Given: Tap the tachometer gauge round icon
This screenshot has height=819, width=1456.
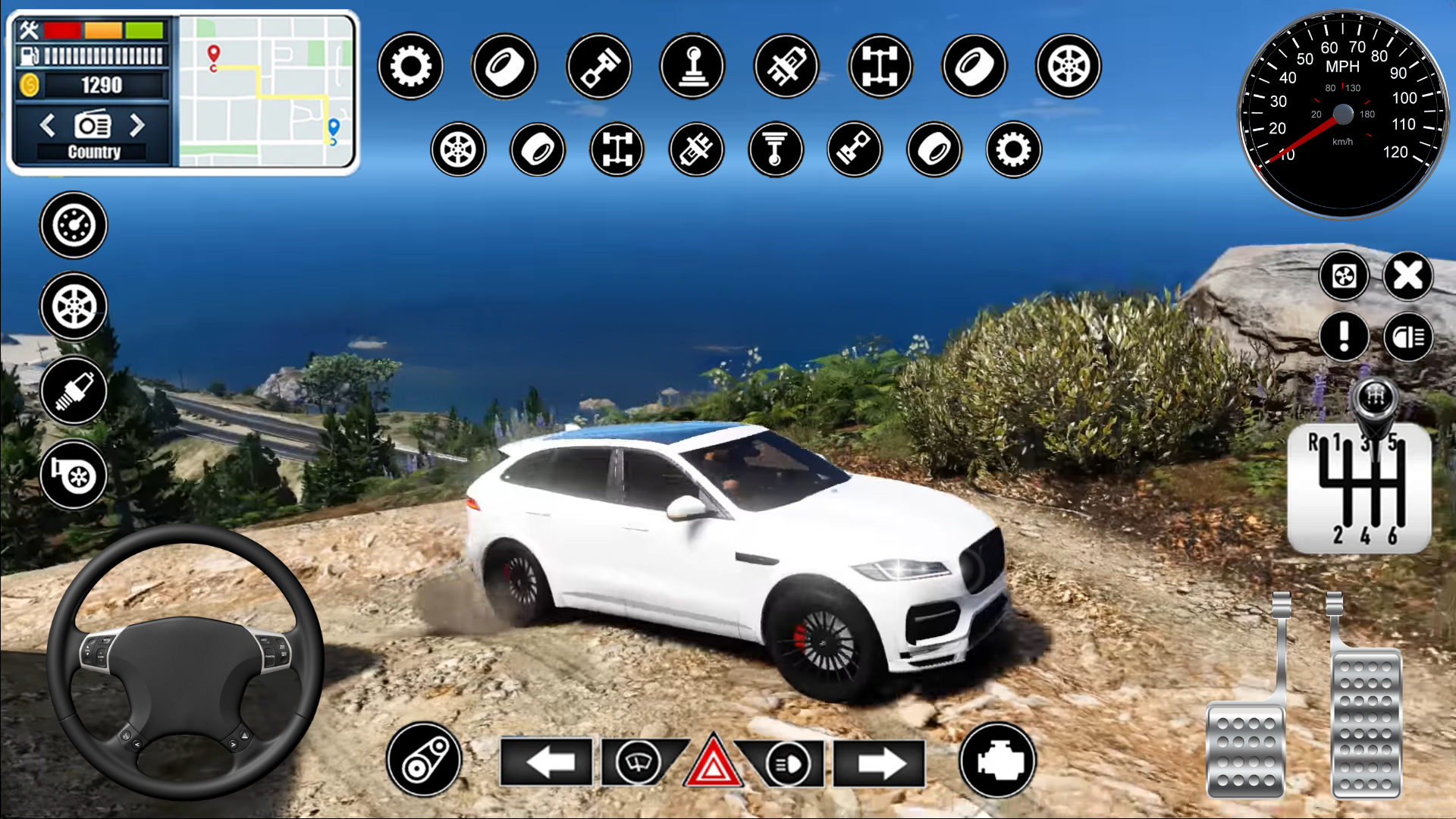Looking at the screenshot, I should click(x=74, y=225).
